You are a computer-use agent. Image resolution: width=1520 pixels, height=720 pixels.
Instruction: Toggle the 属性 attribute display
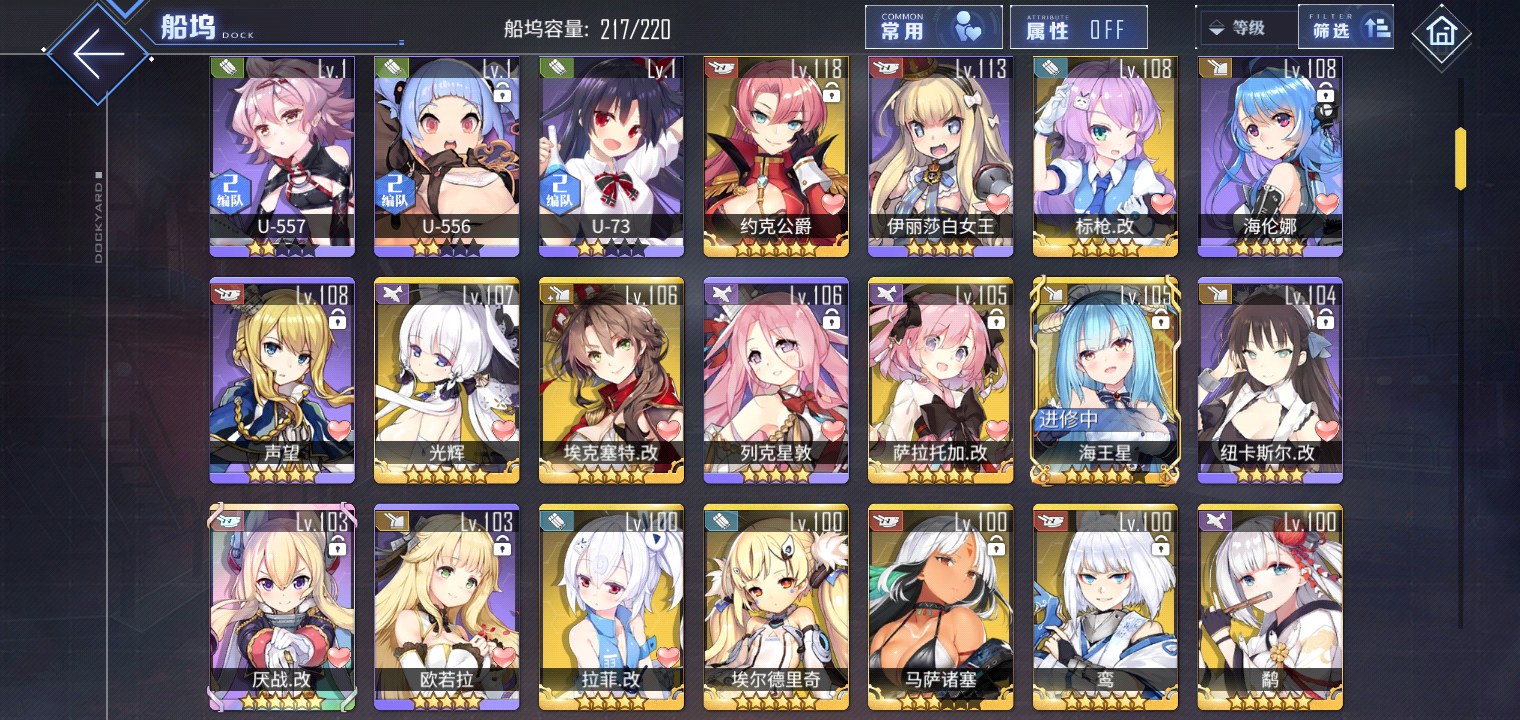coord(1077,28)
